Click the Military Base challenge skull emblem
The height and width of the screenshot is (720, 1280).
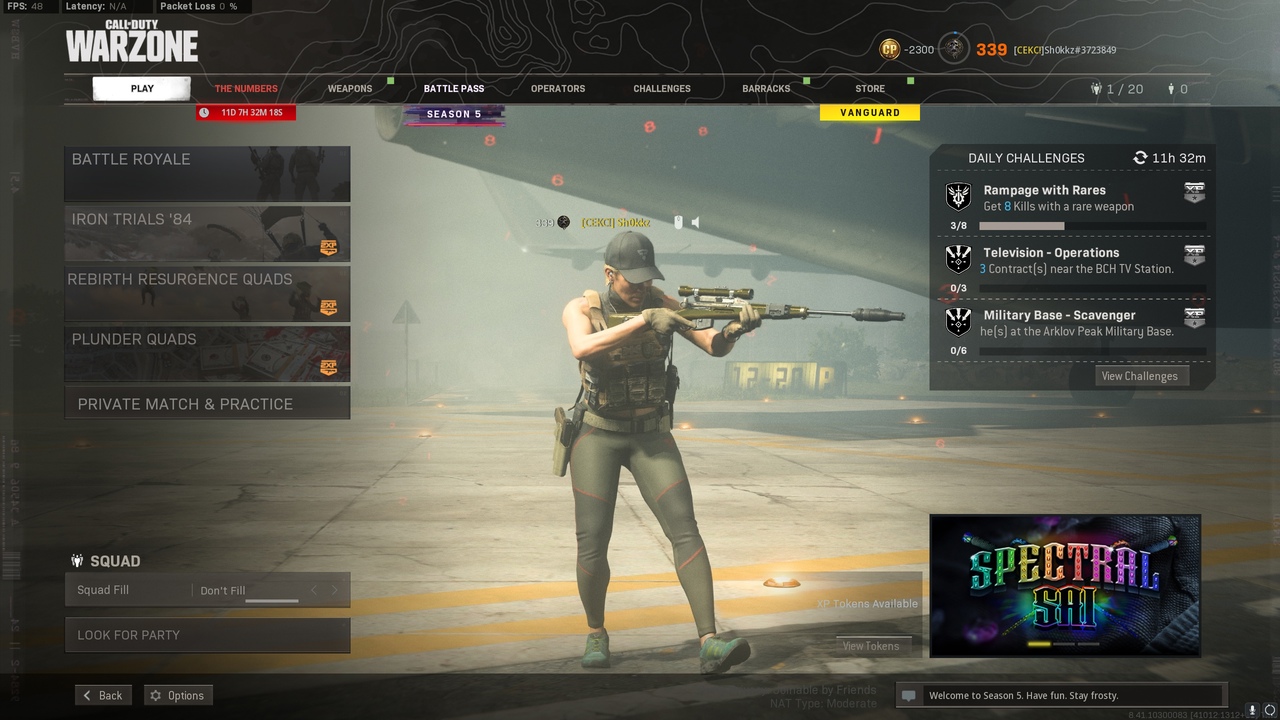[x=957, y=321]
